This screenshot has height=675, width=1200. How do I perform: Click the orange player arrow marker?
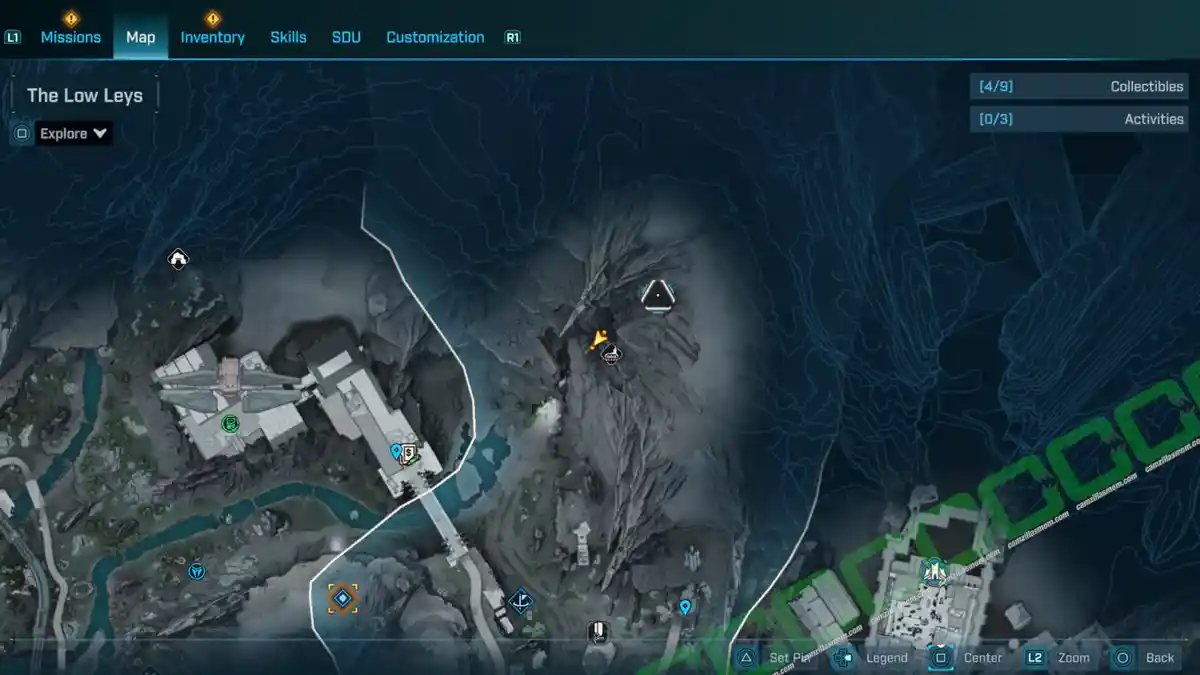click(x=597, y=340)
